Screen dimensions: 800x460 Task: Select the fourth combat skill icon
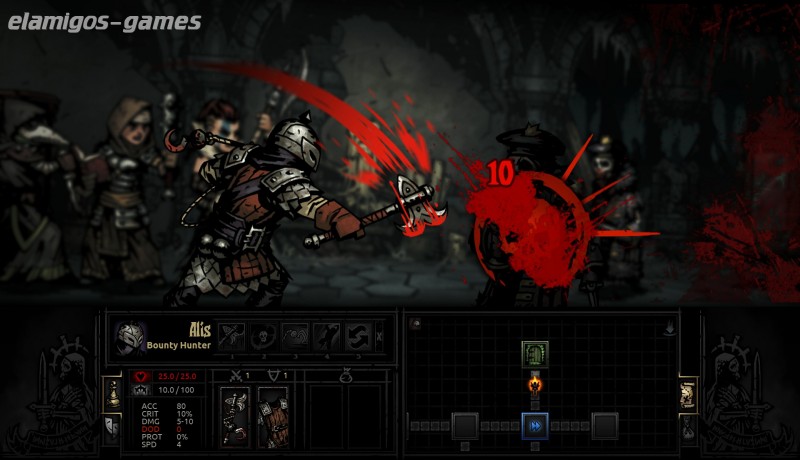(x=327, y=336)
